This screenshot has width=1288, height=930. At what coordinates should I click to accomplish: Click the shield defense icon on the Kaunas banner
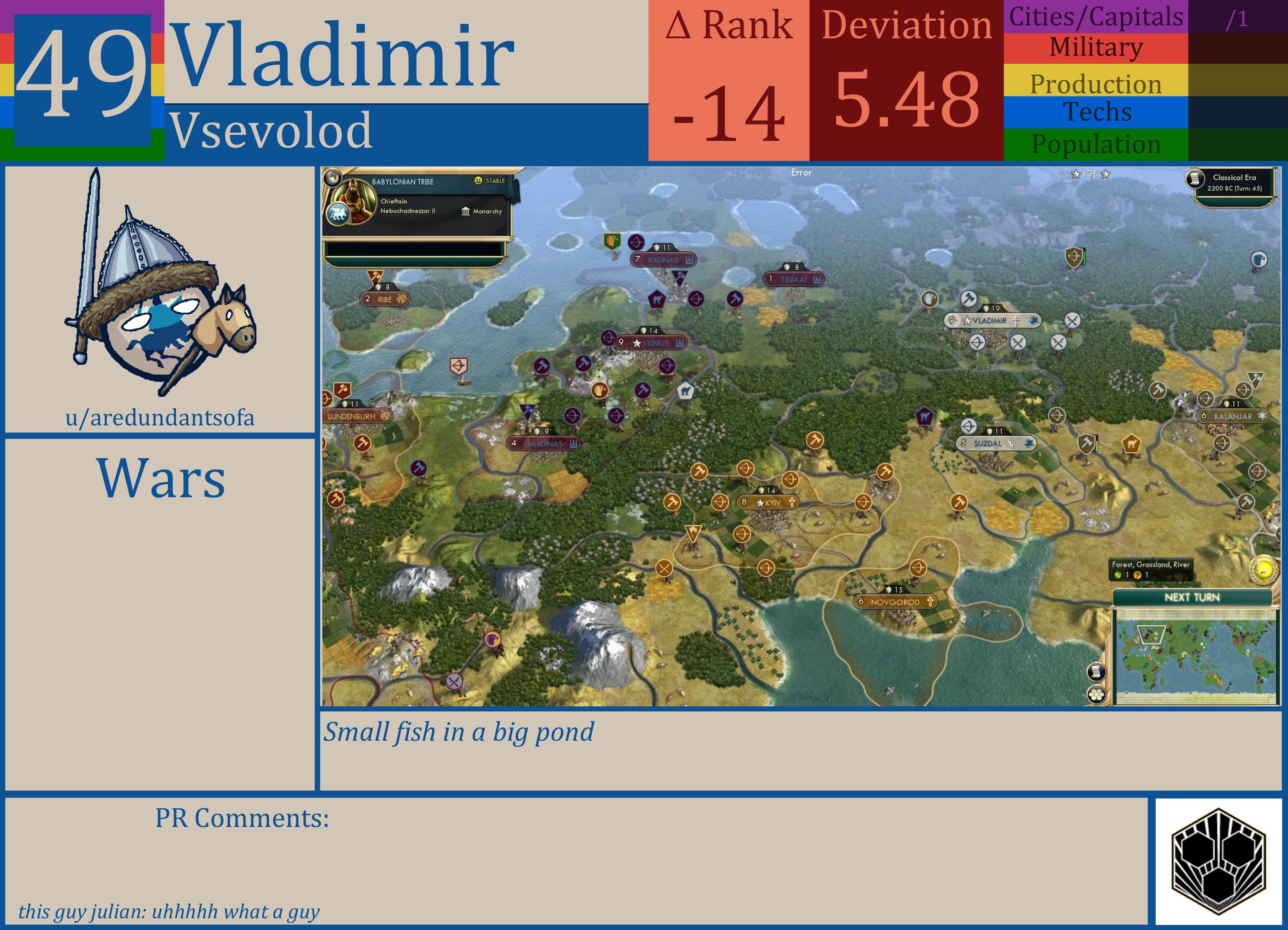pyautogui.click(x=657, y=247)
